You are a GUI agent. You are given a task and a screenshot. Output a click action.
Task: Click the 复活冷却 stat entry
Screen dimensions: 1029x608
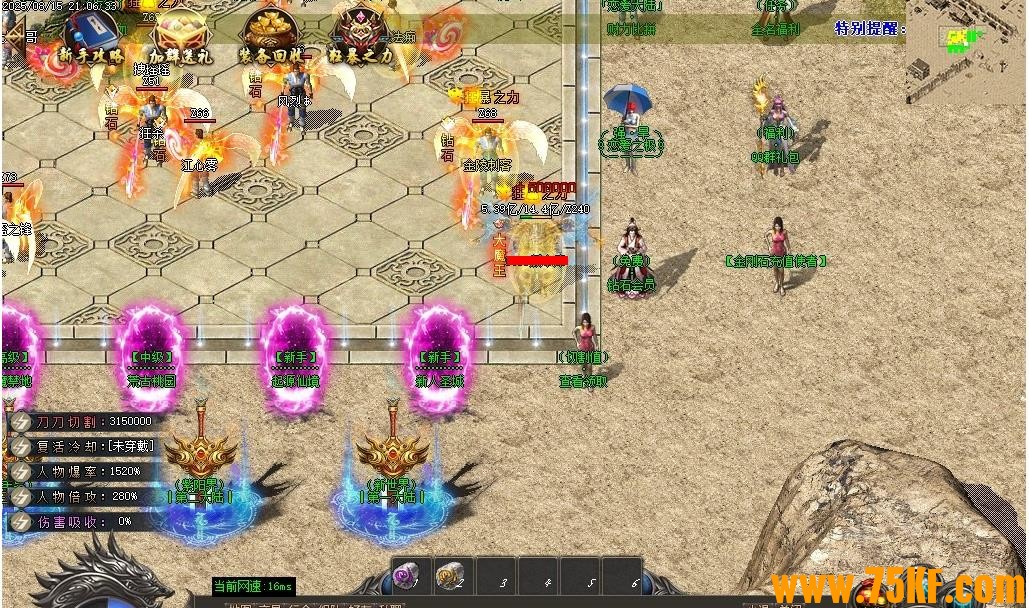click(x=85, y=446)
